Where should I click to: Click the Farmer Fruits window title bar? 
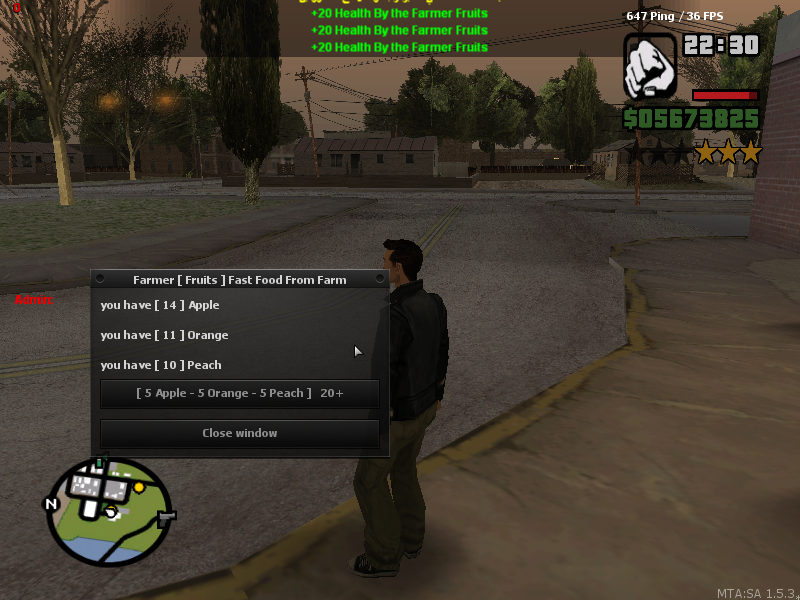click(239, 280)
